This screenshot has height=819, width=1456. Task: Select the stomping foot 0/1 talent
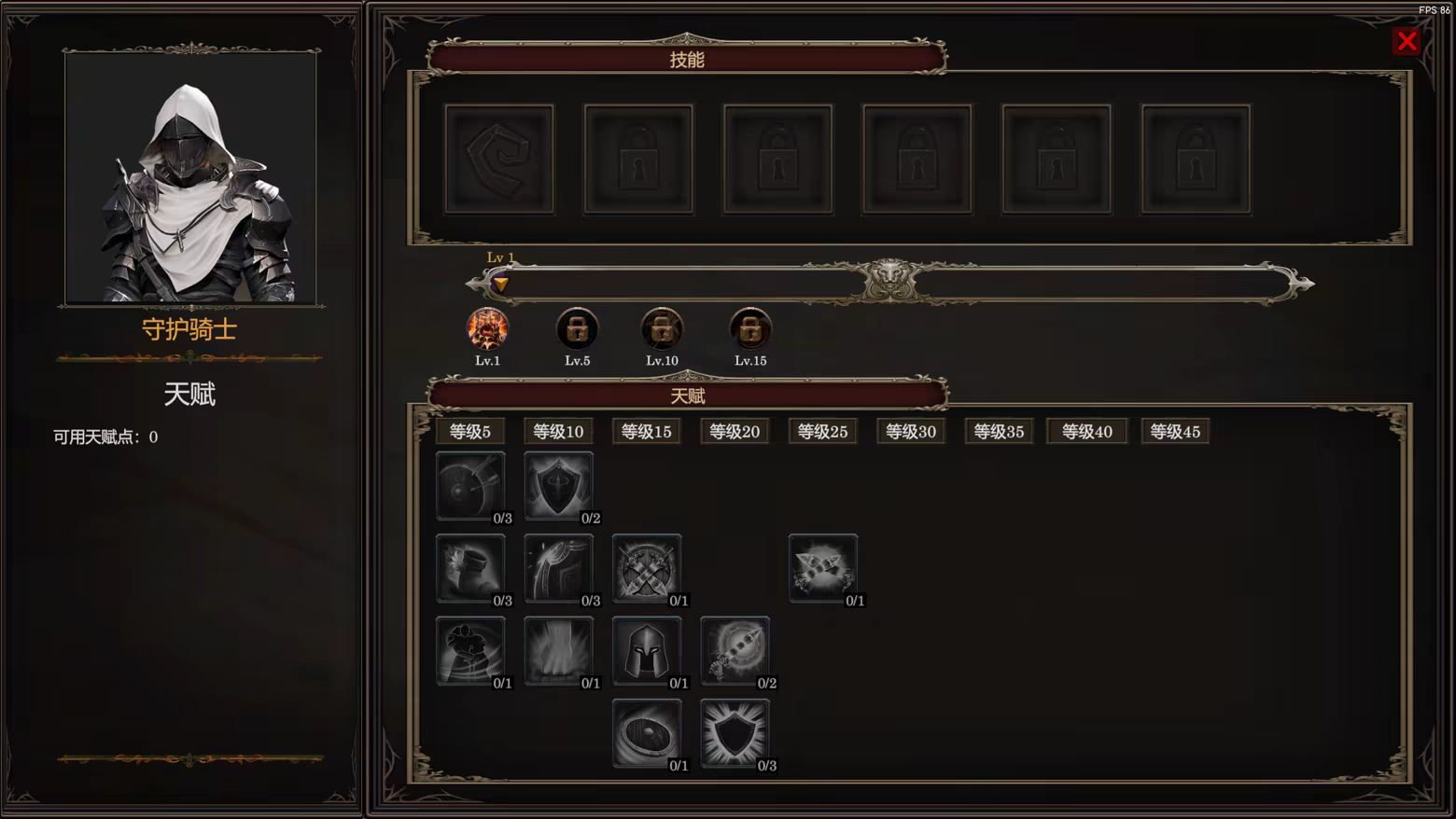coord(558,648)
